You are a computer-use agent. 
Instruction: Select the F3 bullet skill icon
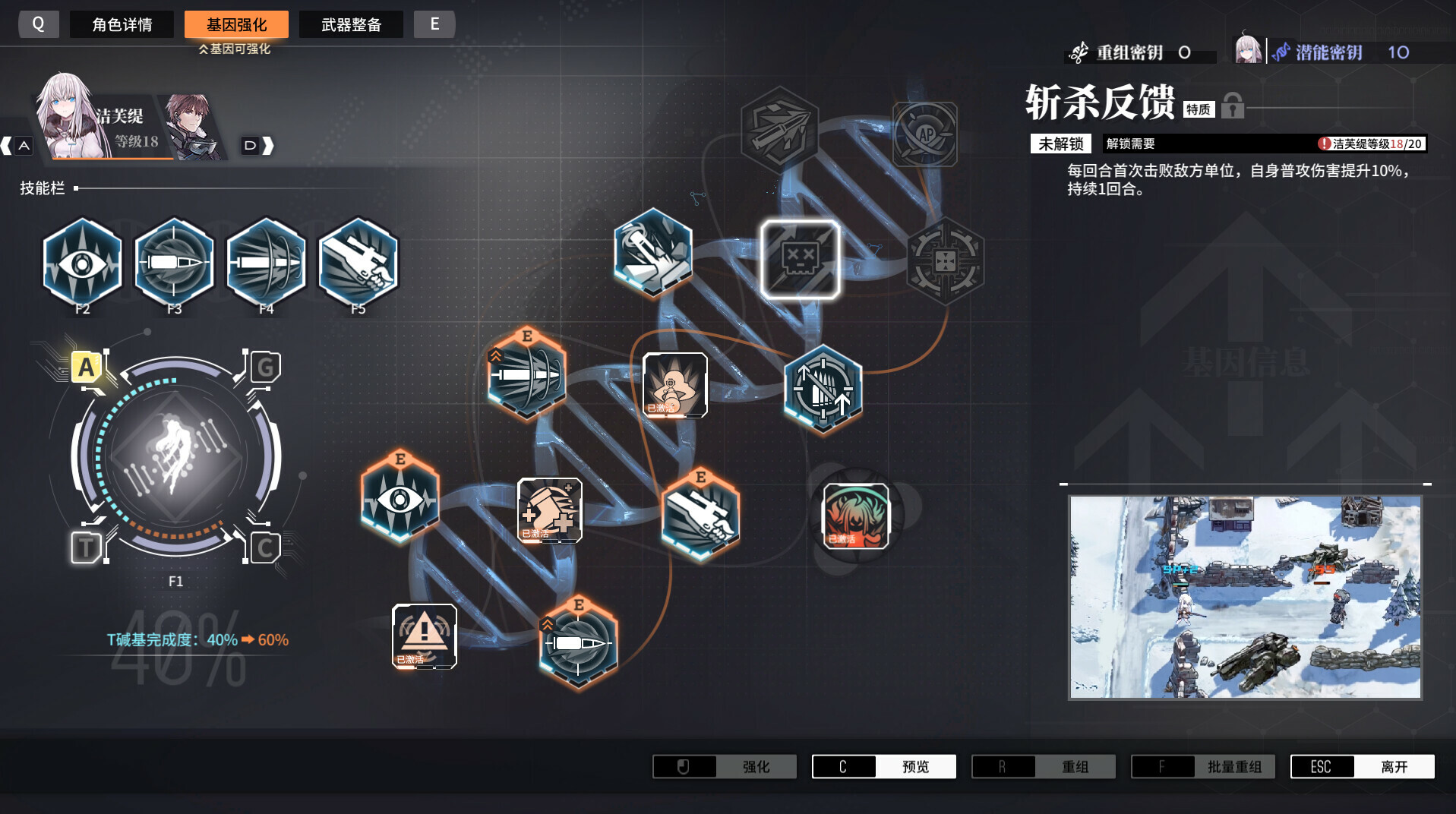click(x=174, y=262)
